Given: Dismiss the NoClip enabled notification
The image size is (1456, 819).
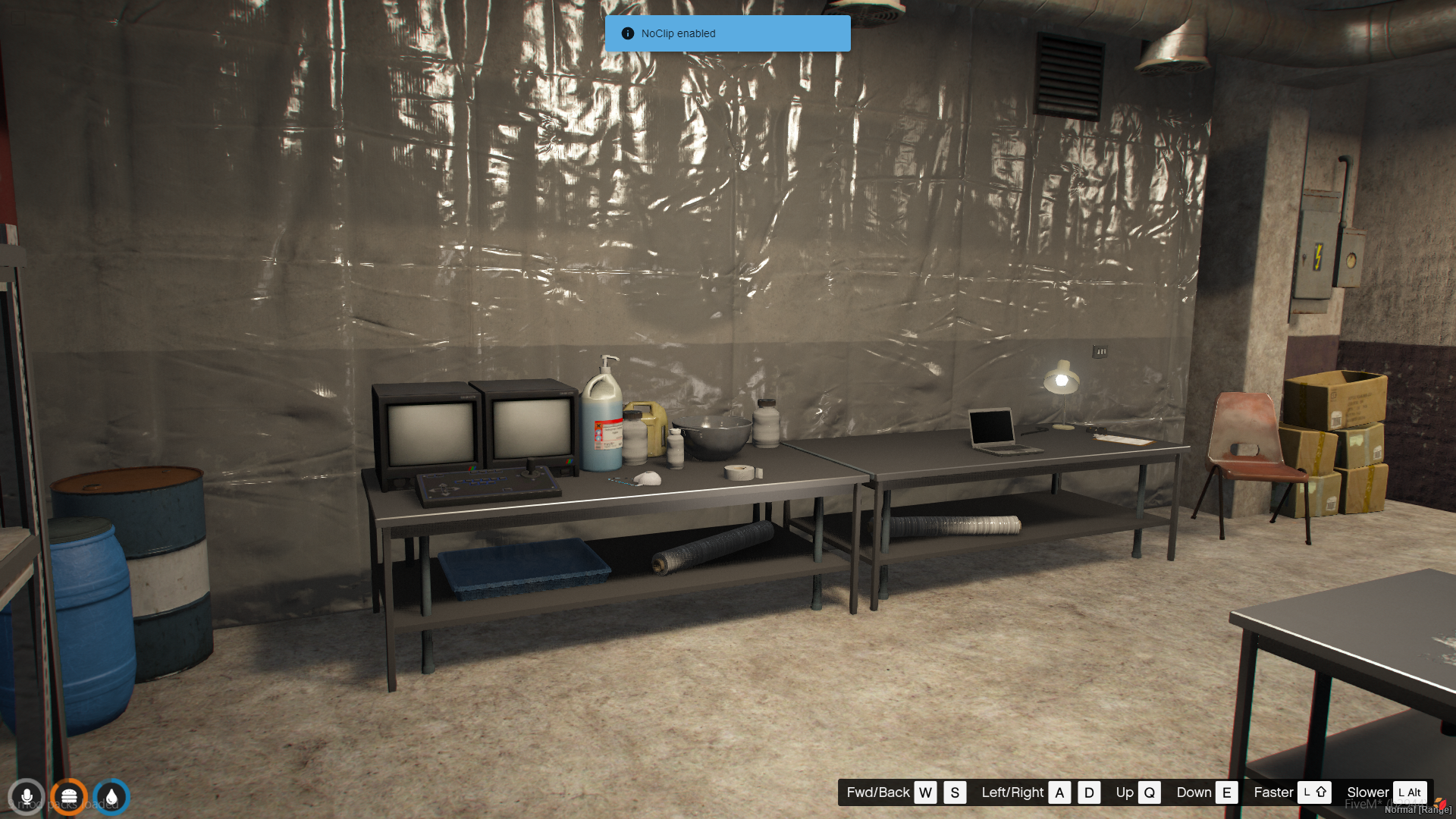Looking at the screenshot, I should point(726,33).
